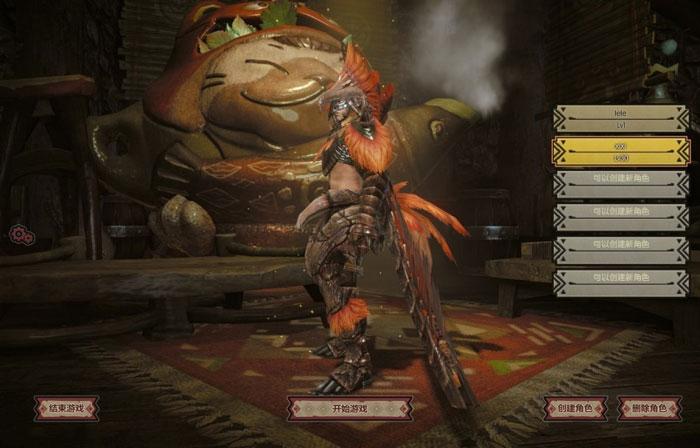Select the 删除角色 delete character button
This screenshot has width=700, height=448.
(650, 408)
